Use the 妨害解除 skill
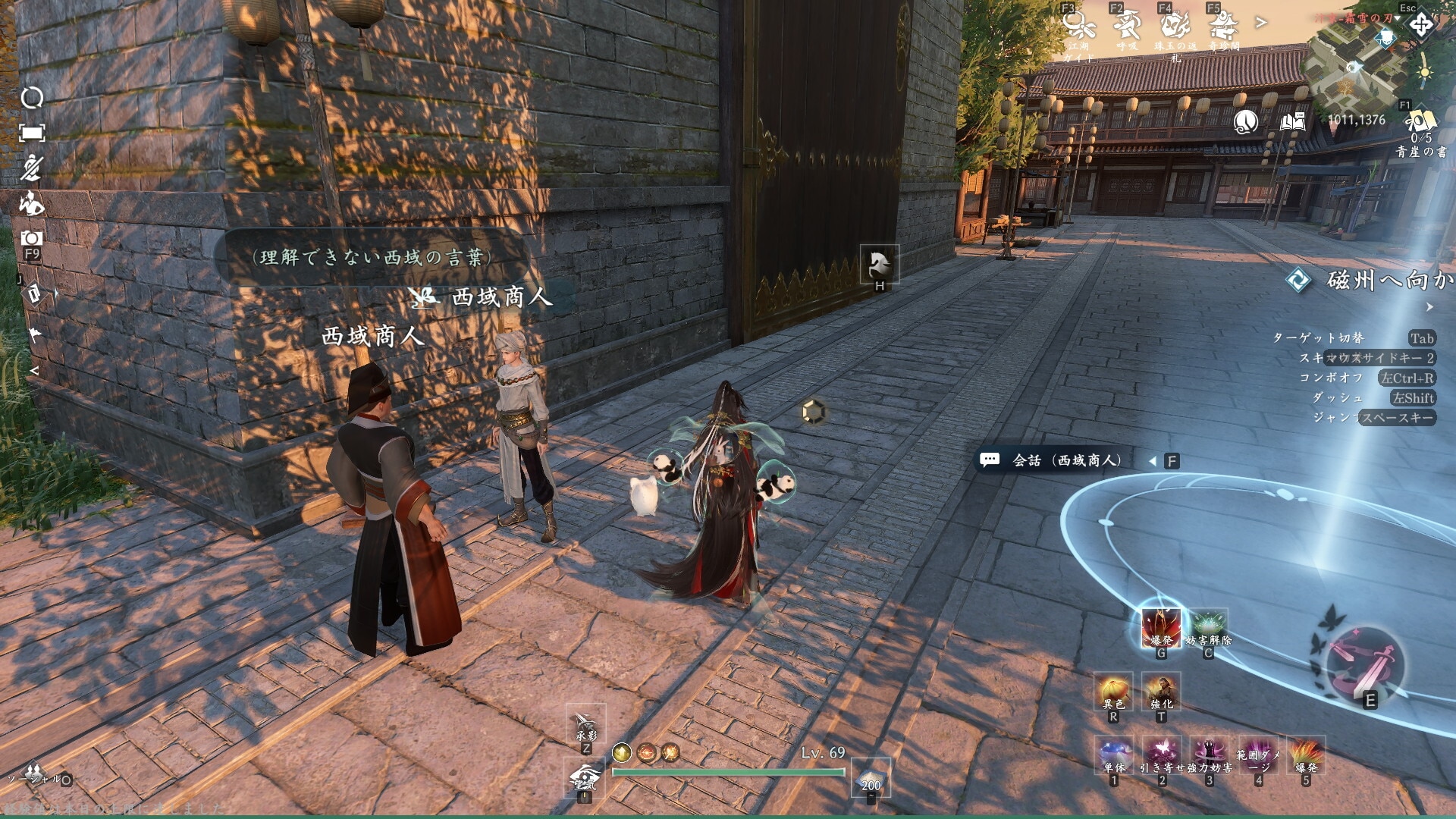The width and height of the screenshot is (1456, 819). (1208, 628)
